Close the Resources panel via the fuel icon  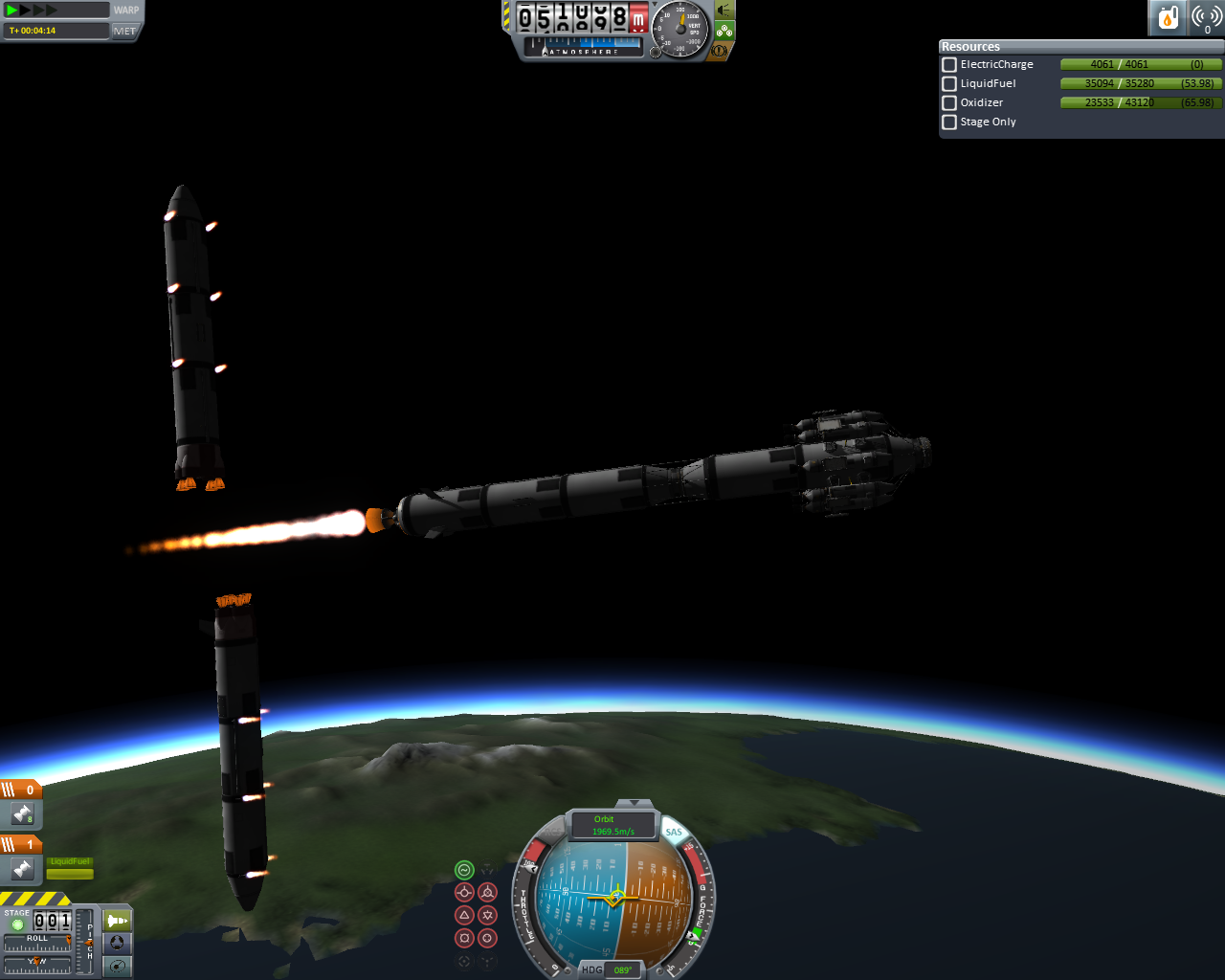pyautogui.click(x=1168, y=18)
